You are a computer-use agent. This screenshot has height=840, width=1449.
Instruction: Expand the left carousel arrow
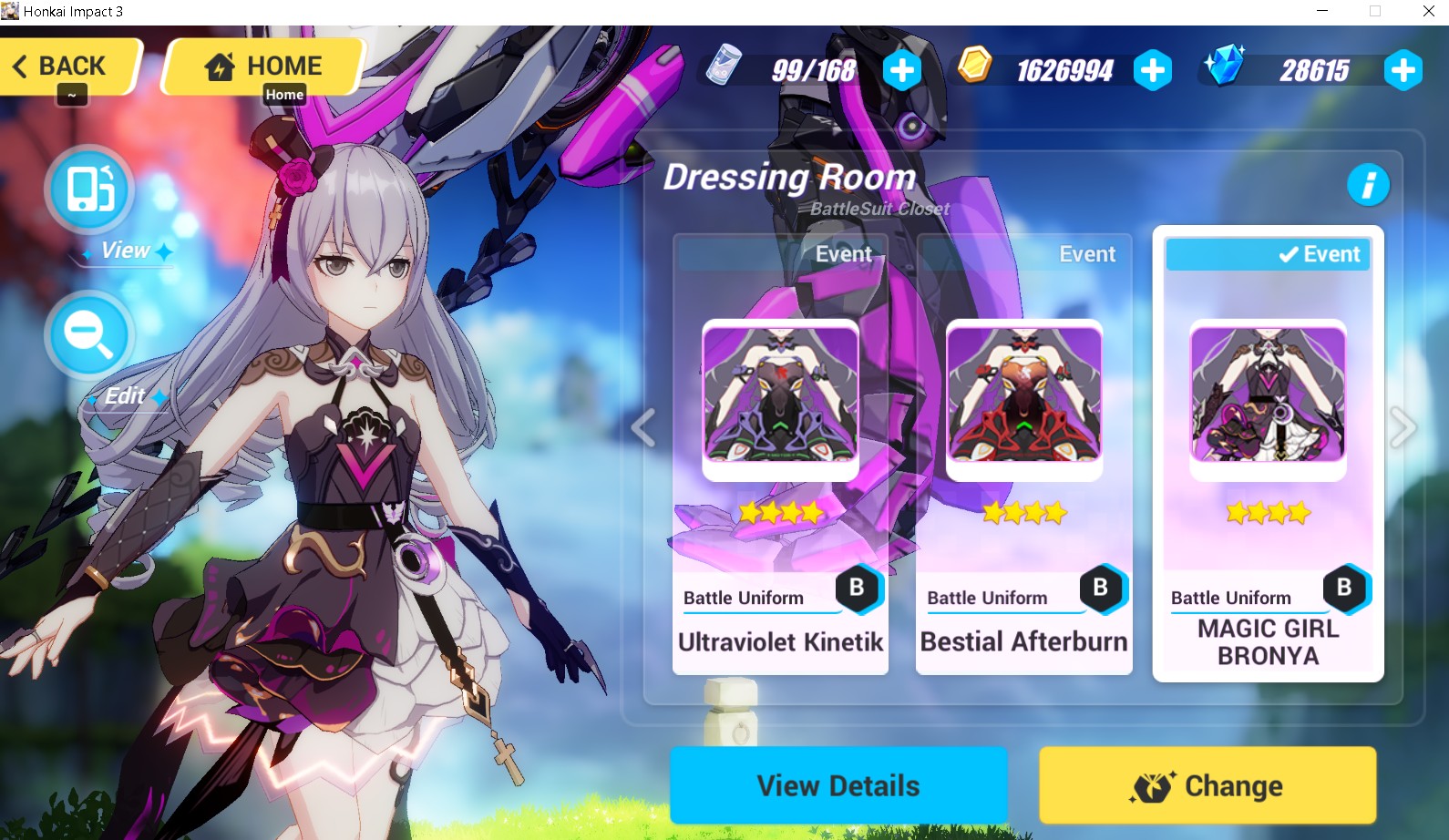pyautogui.click(x=645, y=427)
